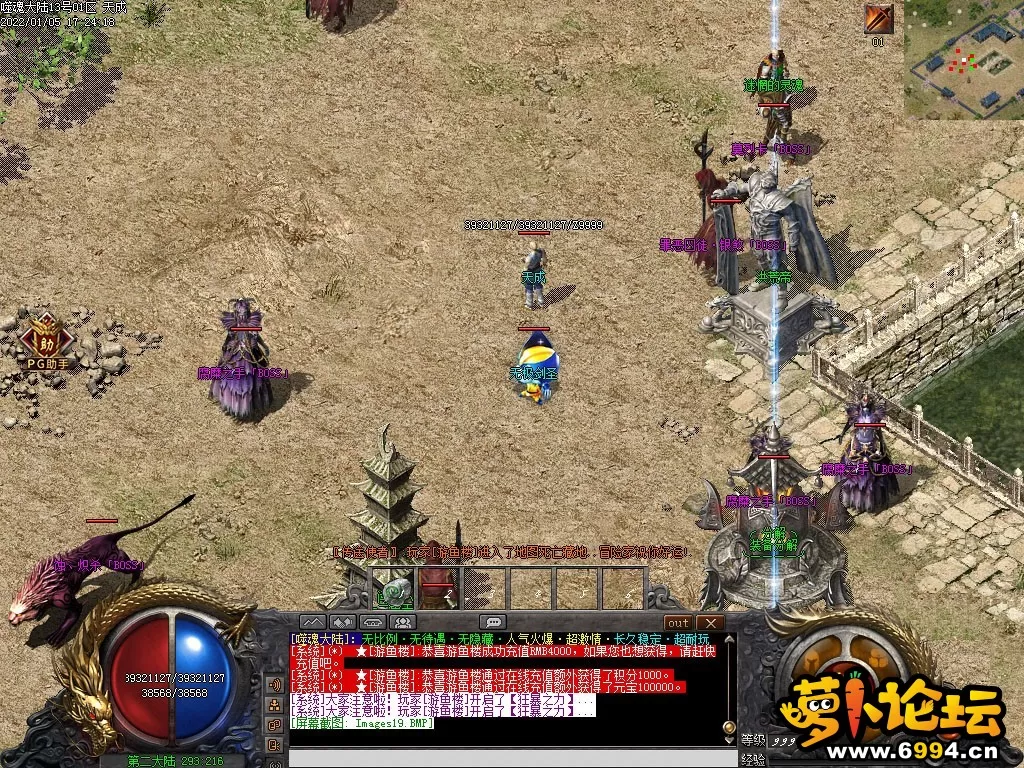This screenshot has width=1024, height=768.
Task: Type in the chat input field
Action: point(510,757)
